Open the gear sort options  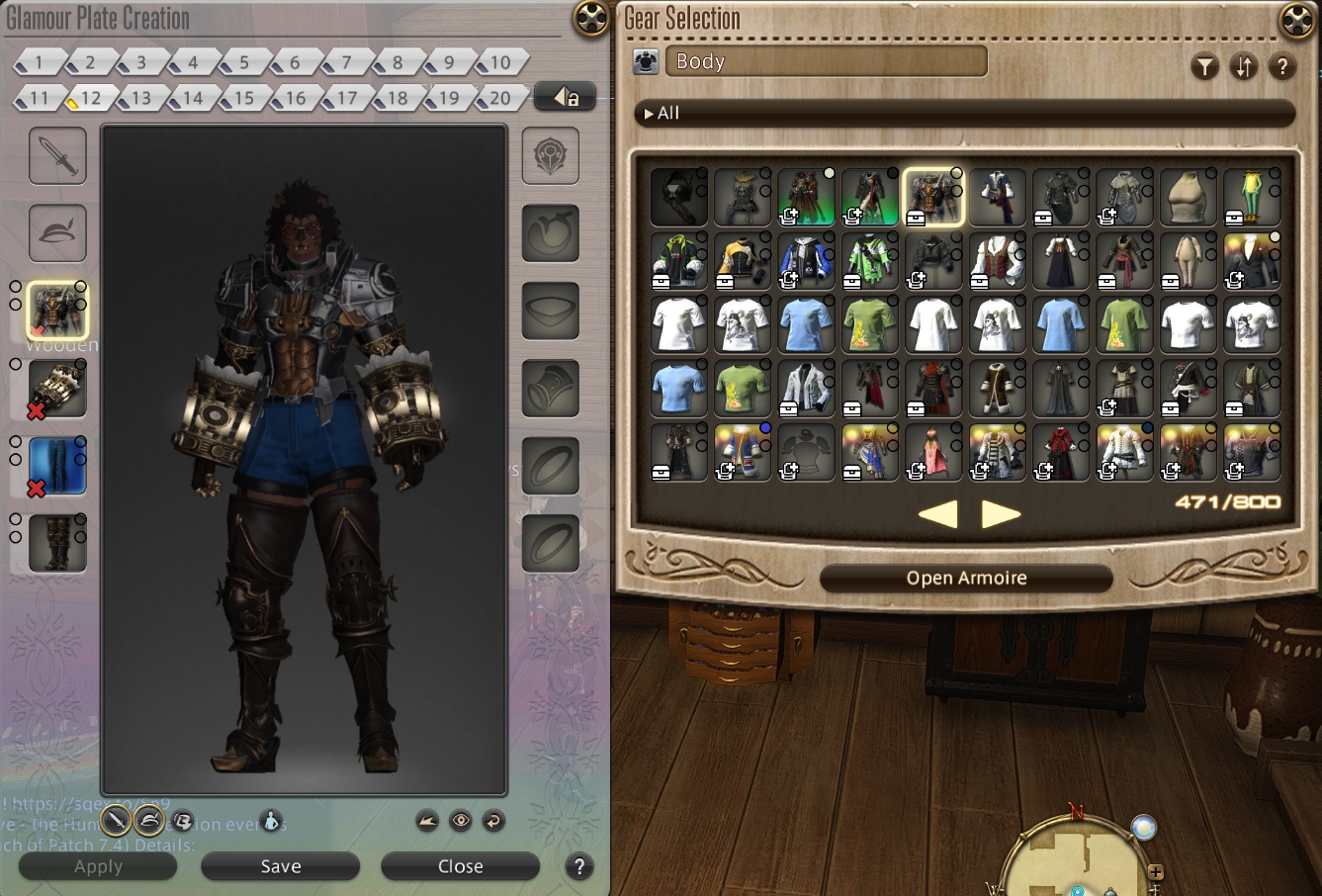coord(1243,67)
